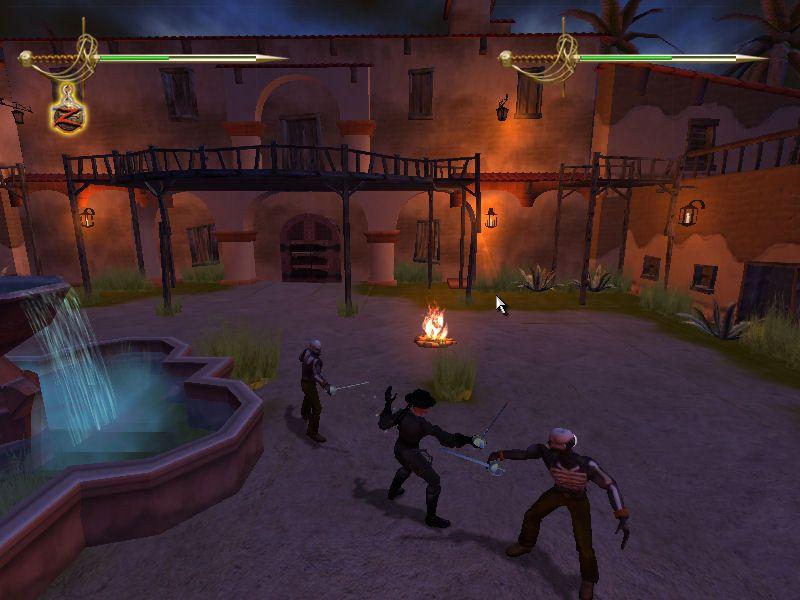This screenshot has height=600, width=800.
Task: Click the Zorro Z medallion icon
Action: coord(68,113)
